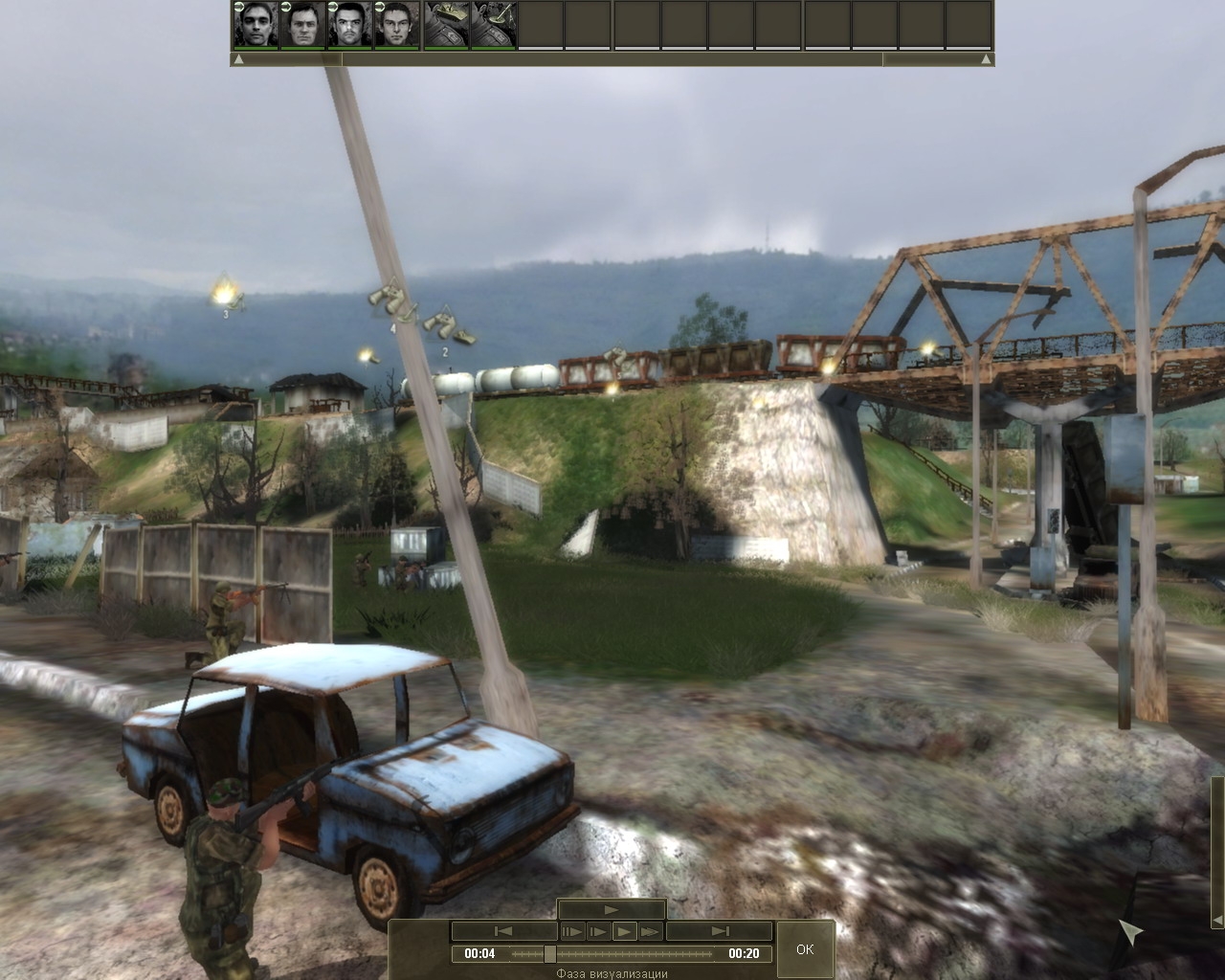Advance one step with the bar-arrow button
This screenshot has width=1225, height=980.
[x=598, y=931]
